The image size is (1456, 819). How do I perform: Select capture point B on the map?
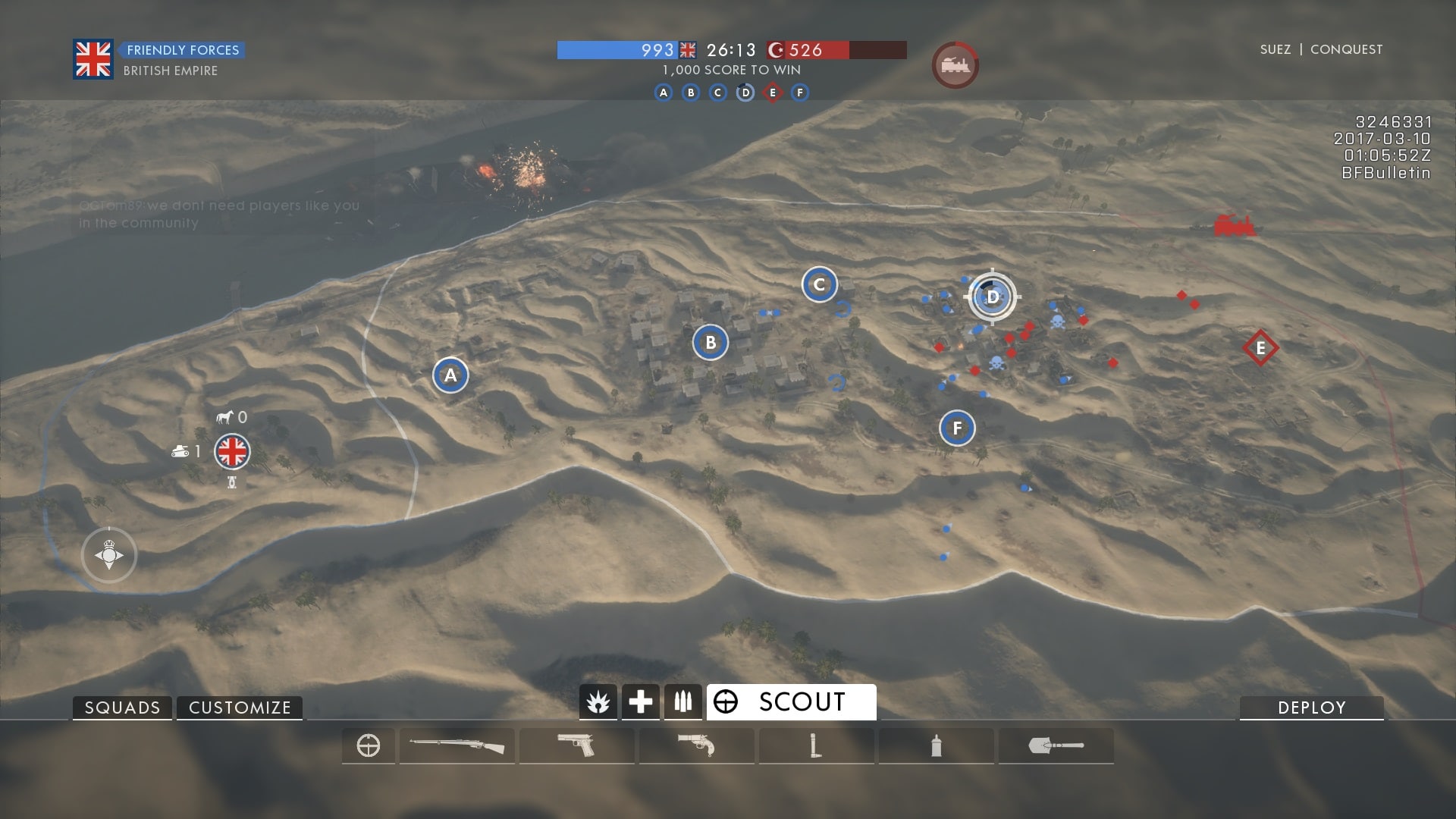711,343
